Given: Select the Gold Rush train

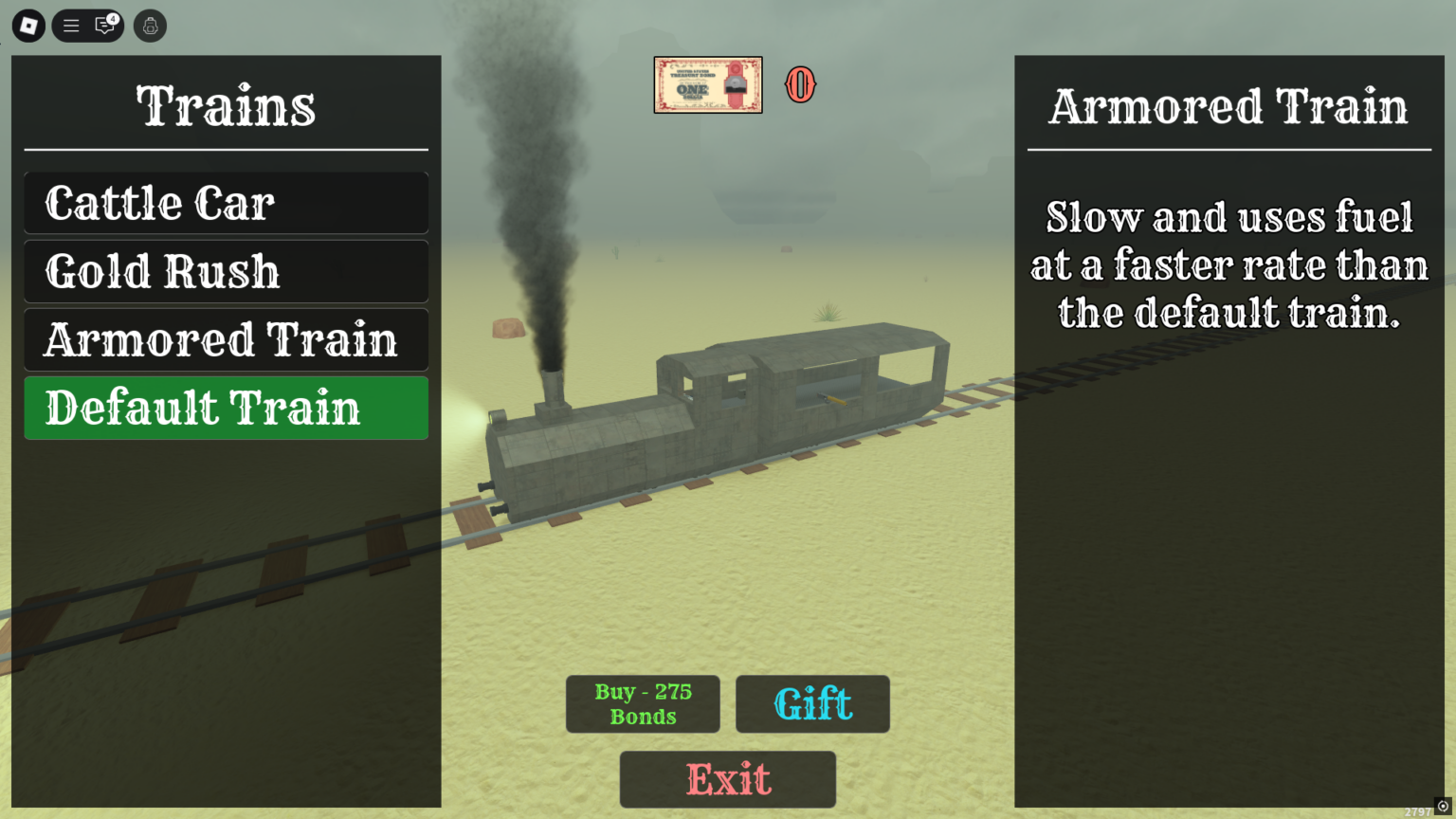Looking at the screenshot, I should point(226,271).
